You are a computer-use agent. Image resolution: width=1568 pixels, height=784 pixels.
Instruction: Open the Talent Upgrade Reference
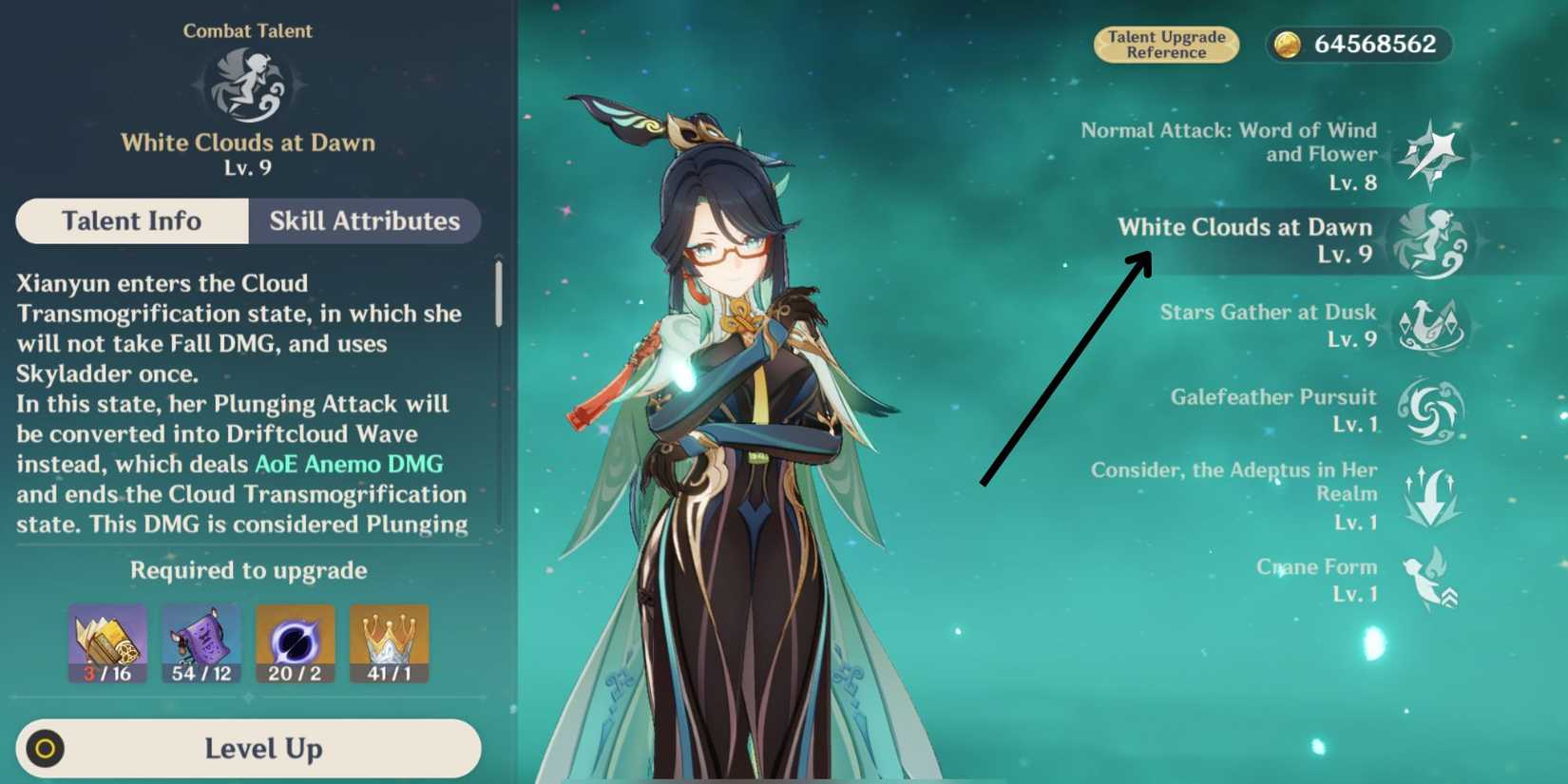coord(1166,45)
